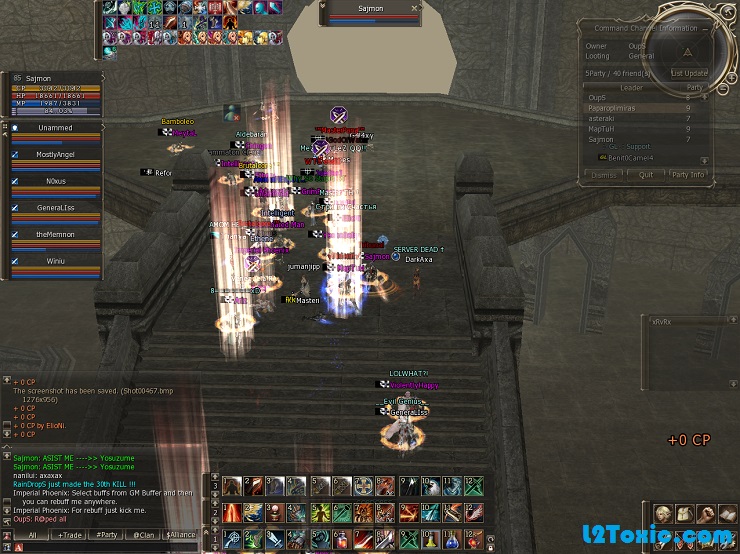This screenshot has width=740, height=554.
Task: Switch to the +Trade chat tab
Action: click(71, 535)
